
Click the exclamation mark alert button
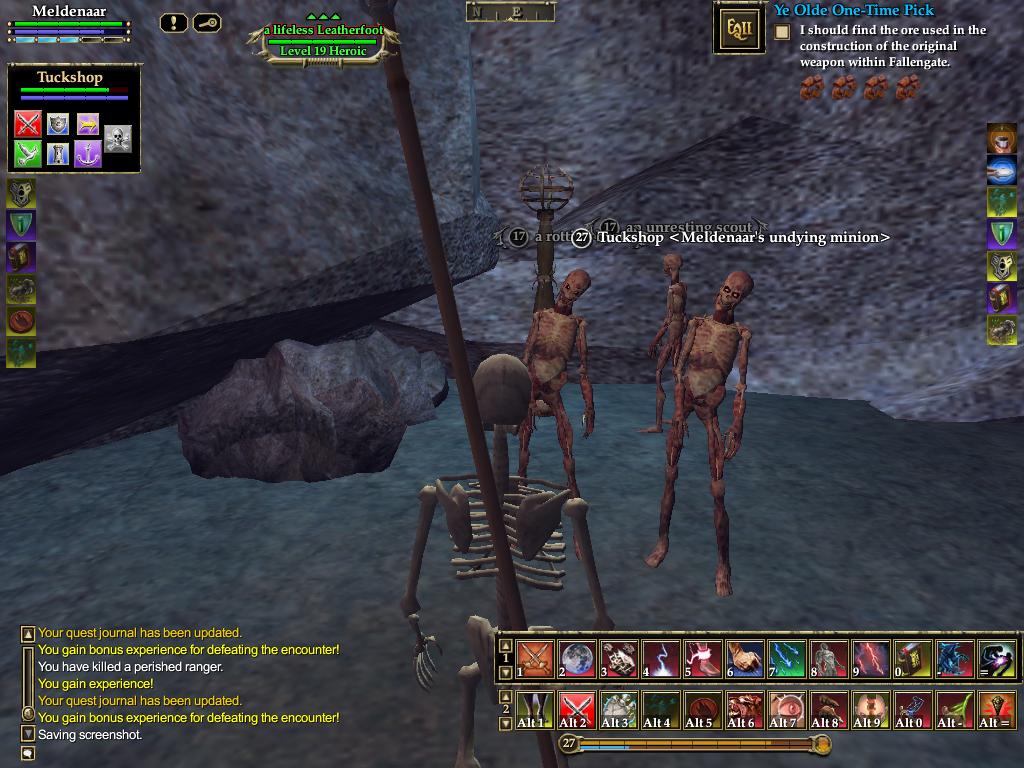(173, 23)
